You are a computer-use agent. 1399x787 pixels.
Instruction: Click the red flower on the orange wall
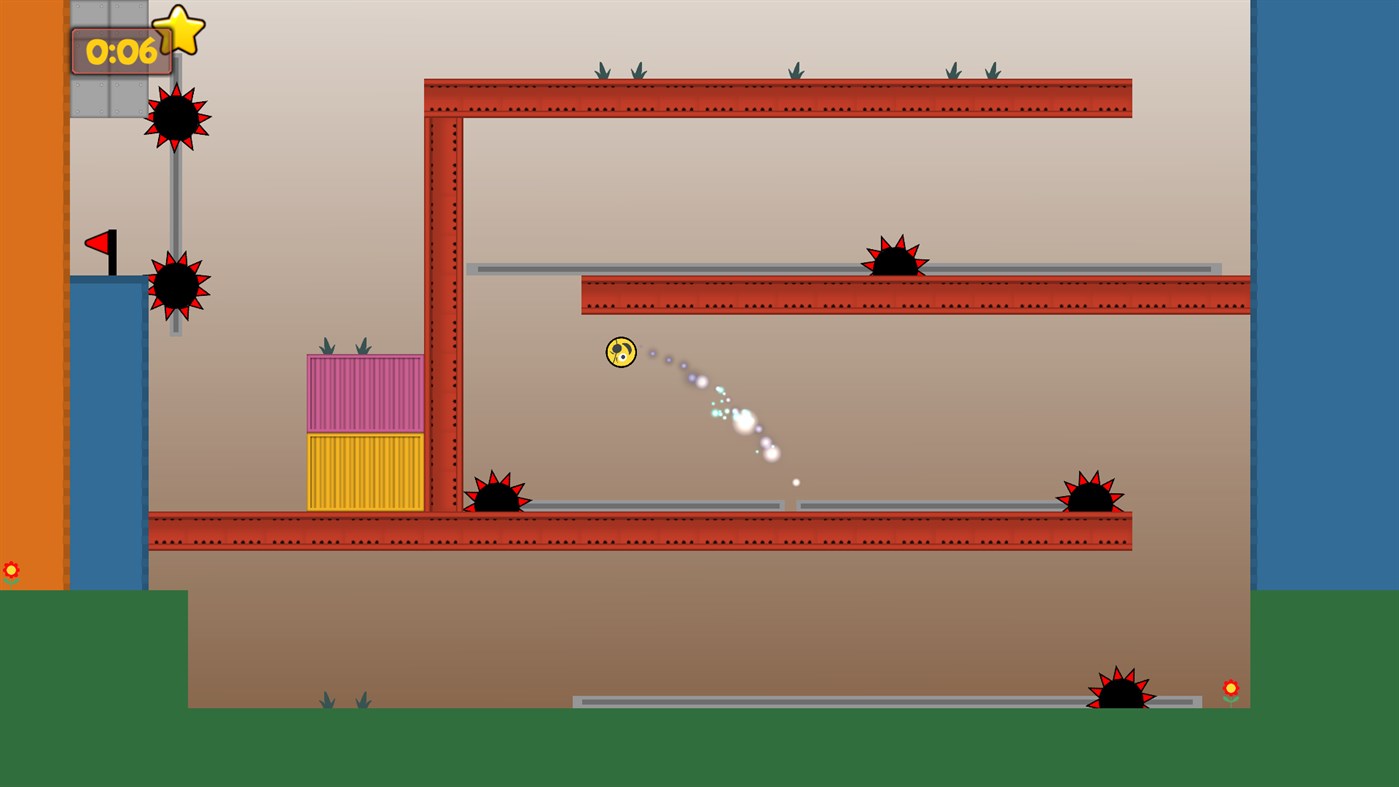coord(11,570)
